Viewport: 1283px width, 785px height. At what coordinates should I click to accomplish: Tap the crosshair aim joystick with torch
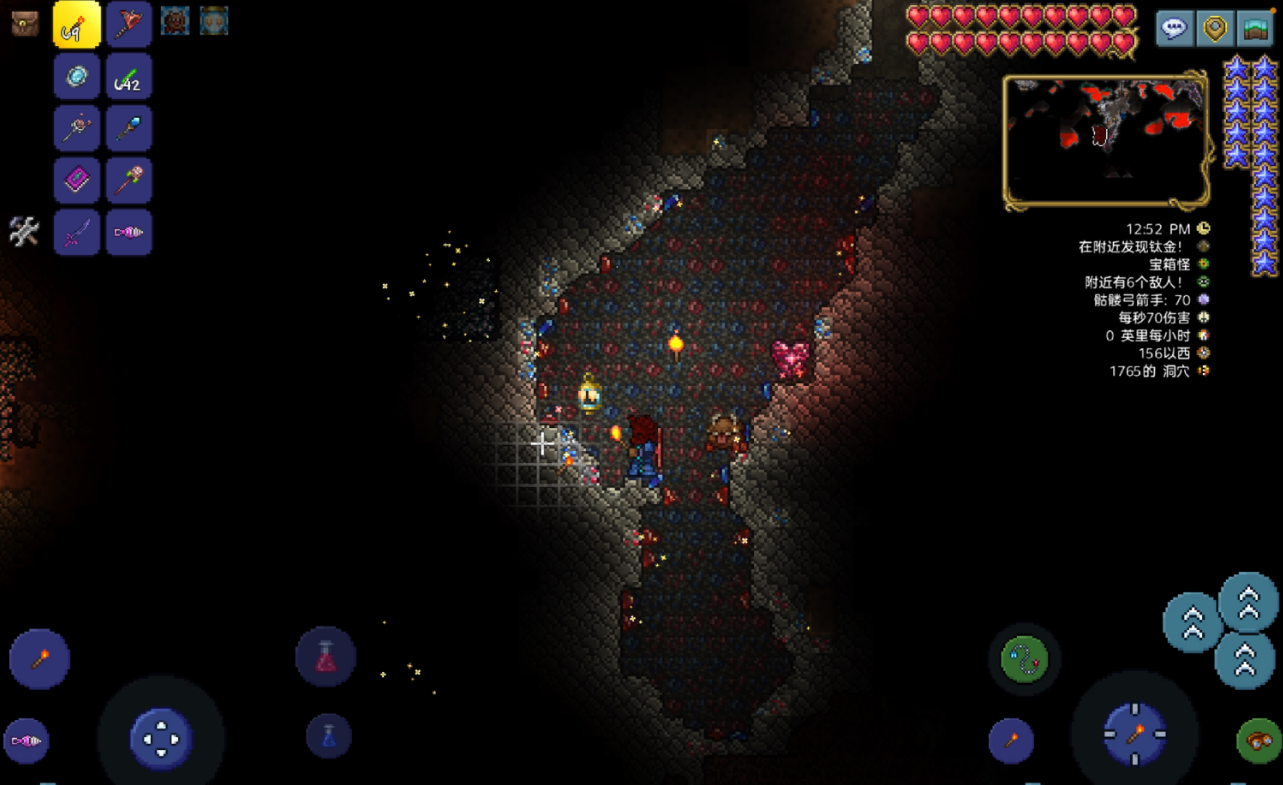(1135, 735)
